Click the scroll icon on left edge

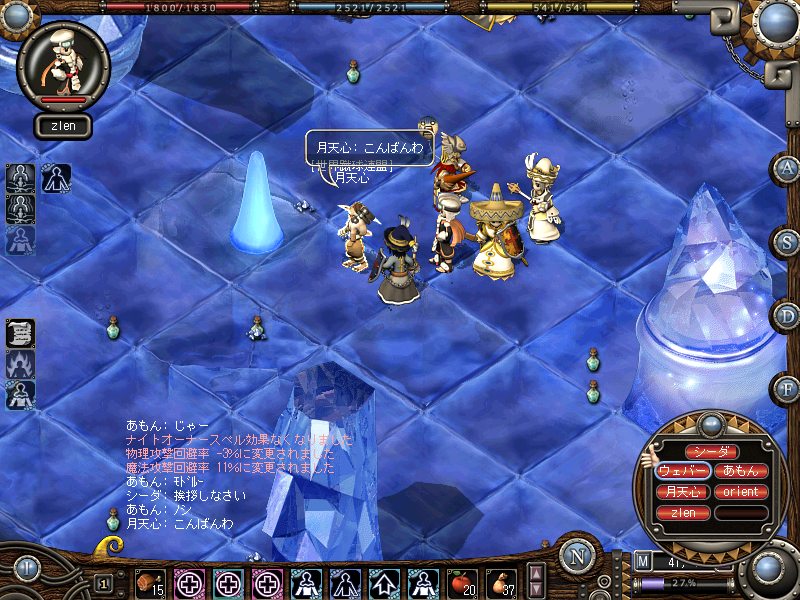point(20,333)
